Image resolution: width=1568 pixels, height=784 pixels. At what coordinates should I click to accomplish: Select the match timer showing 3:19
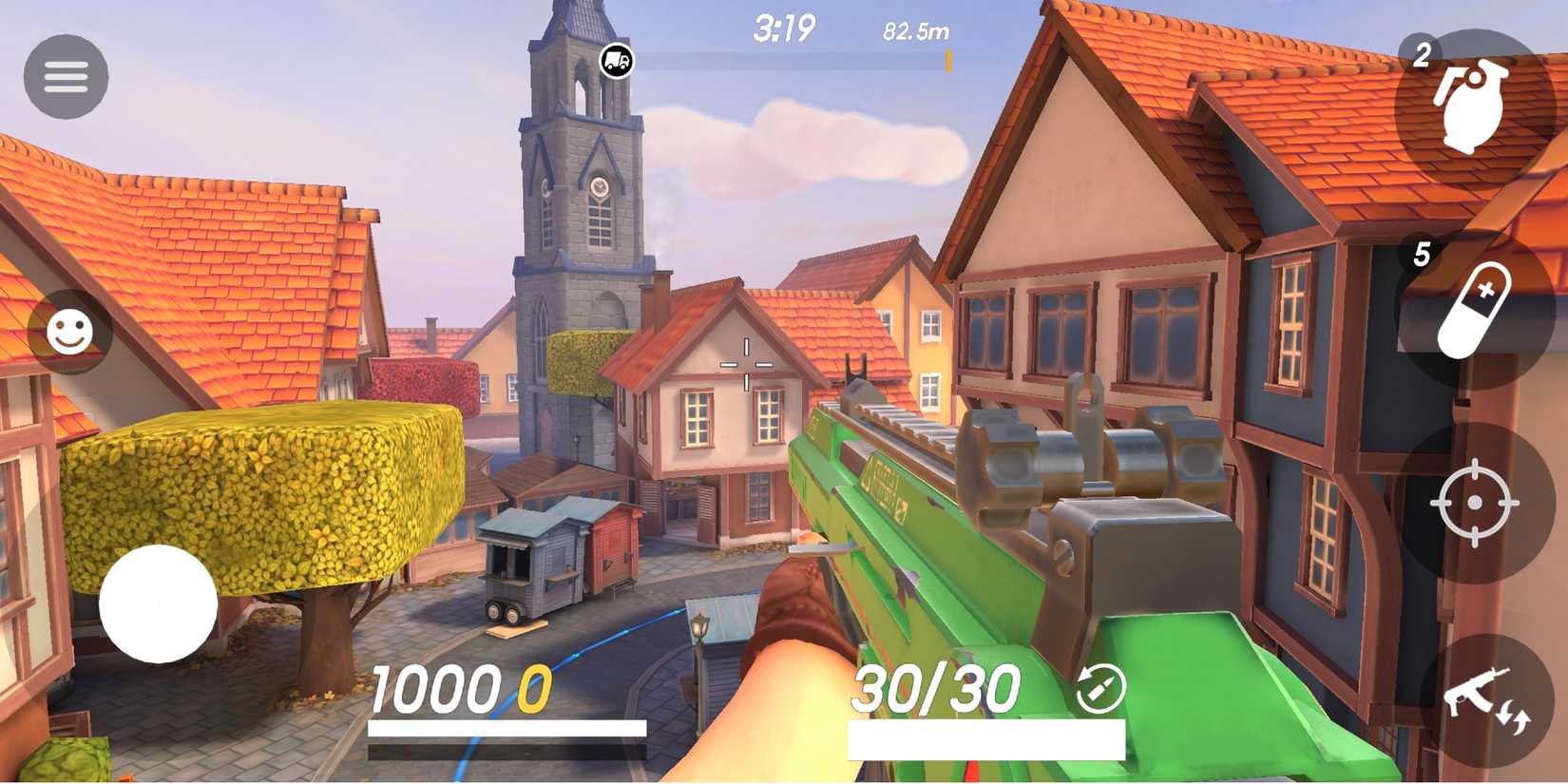783,29
